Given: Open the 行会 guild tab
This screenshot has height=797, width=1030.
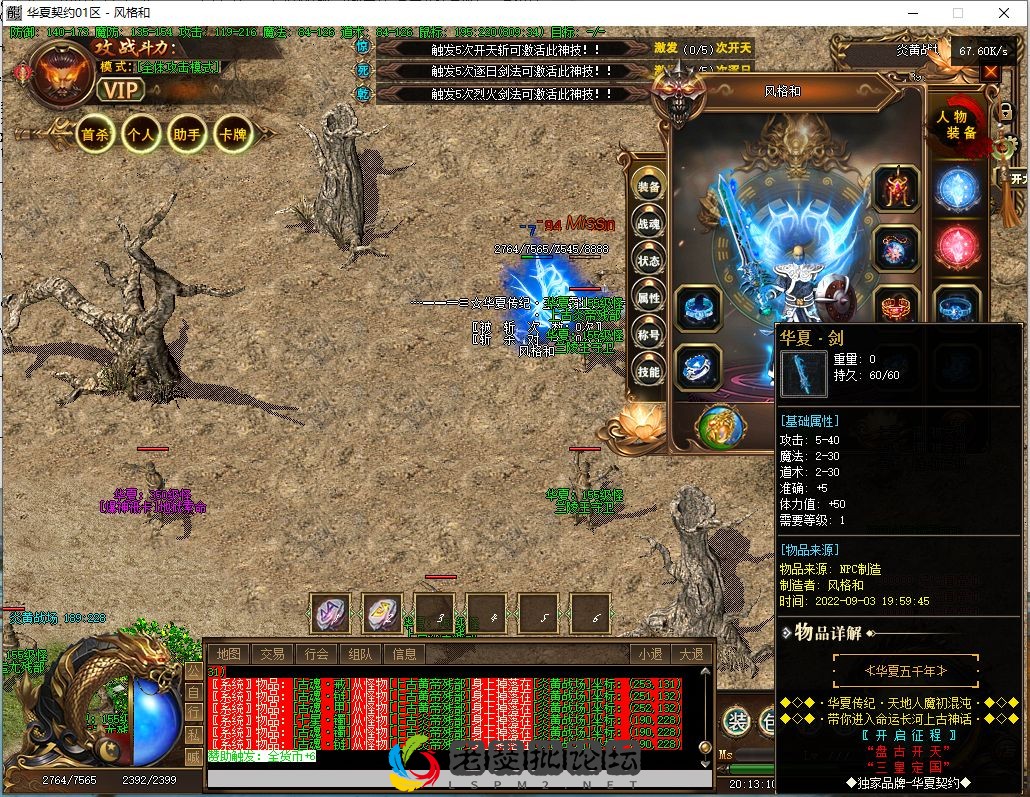Looking at the screenshot, I should coord(316,654).
